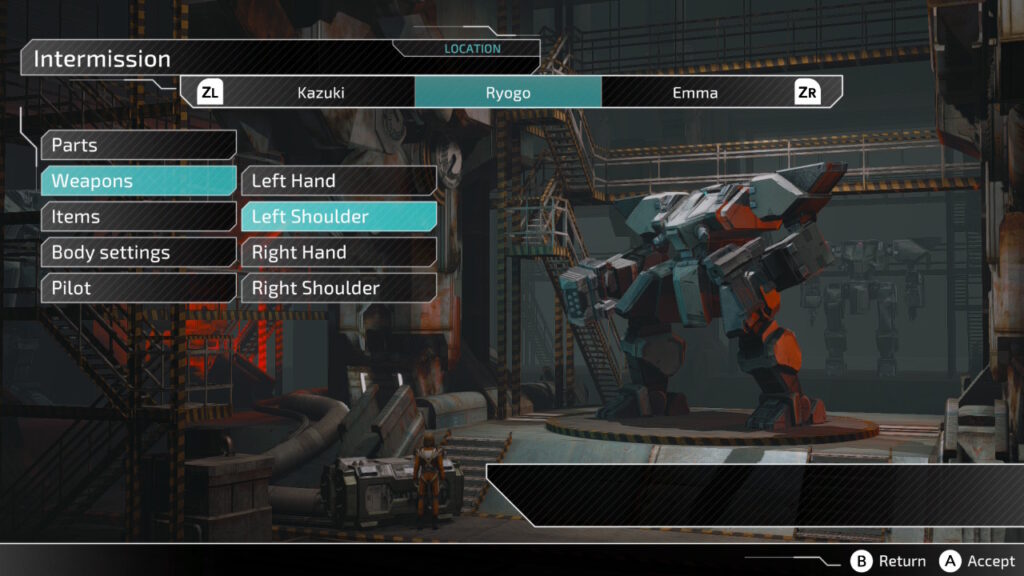This screenshot has width=1024, height=576.
Task: Select the Ryogo pilot tab
Action: (x=508, y=92)
